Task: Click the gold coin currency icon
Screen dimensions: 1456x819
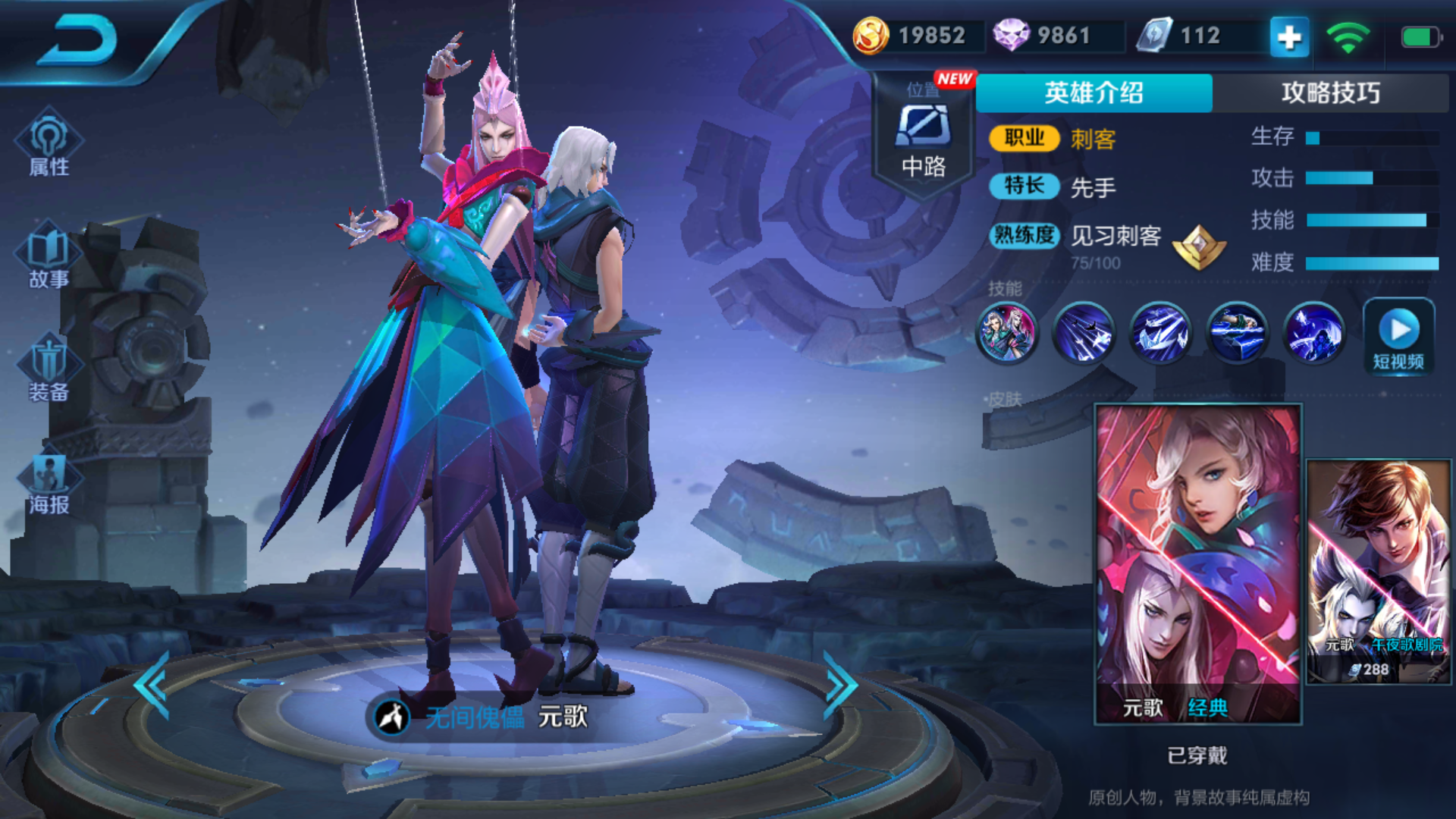Action: click(x=871, y=36)
